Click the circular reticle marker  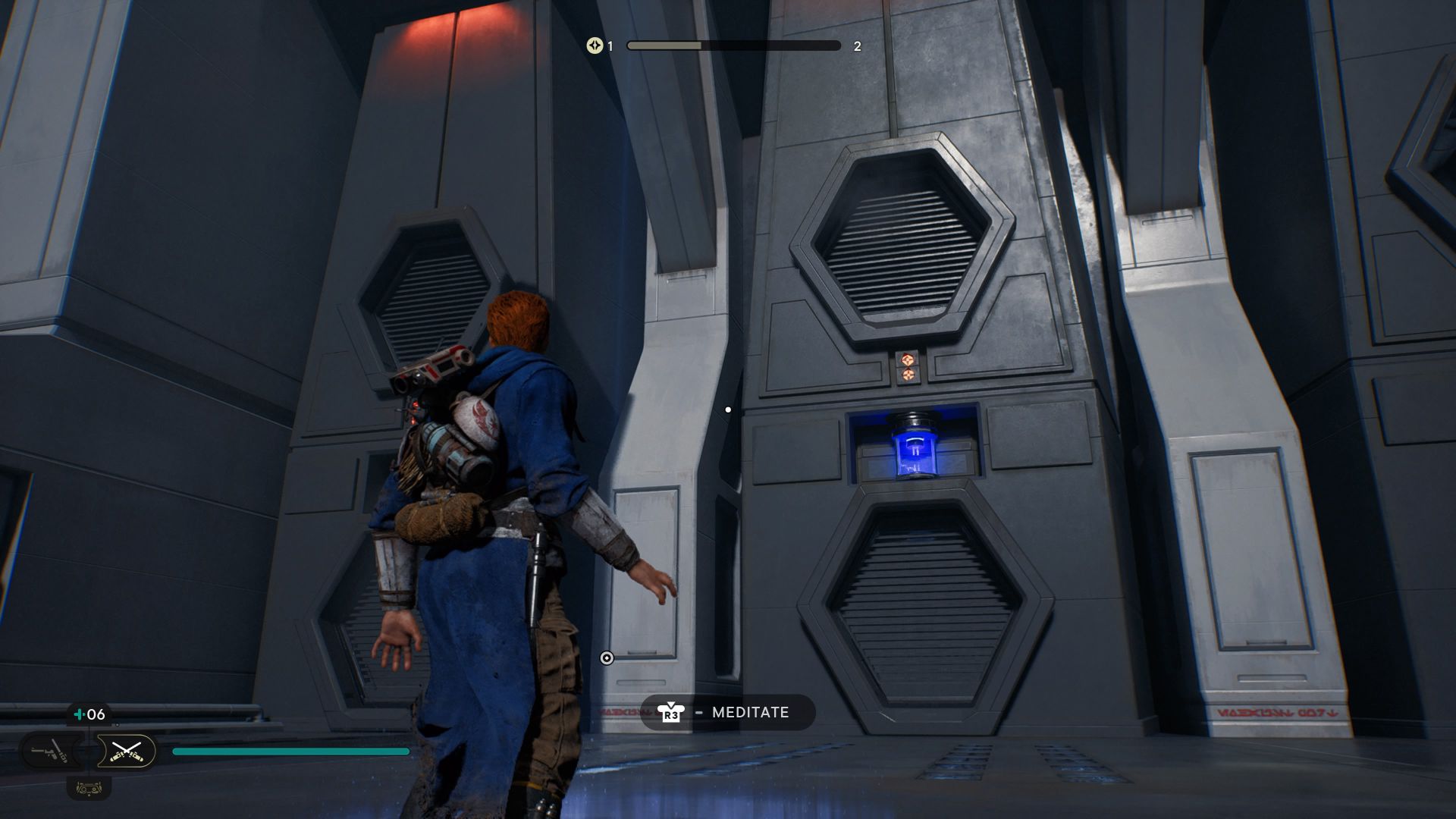[607, 658]
